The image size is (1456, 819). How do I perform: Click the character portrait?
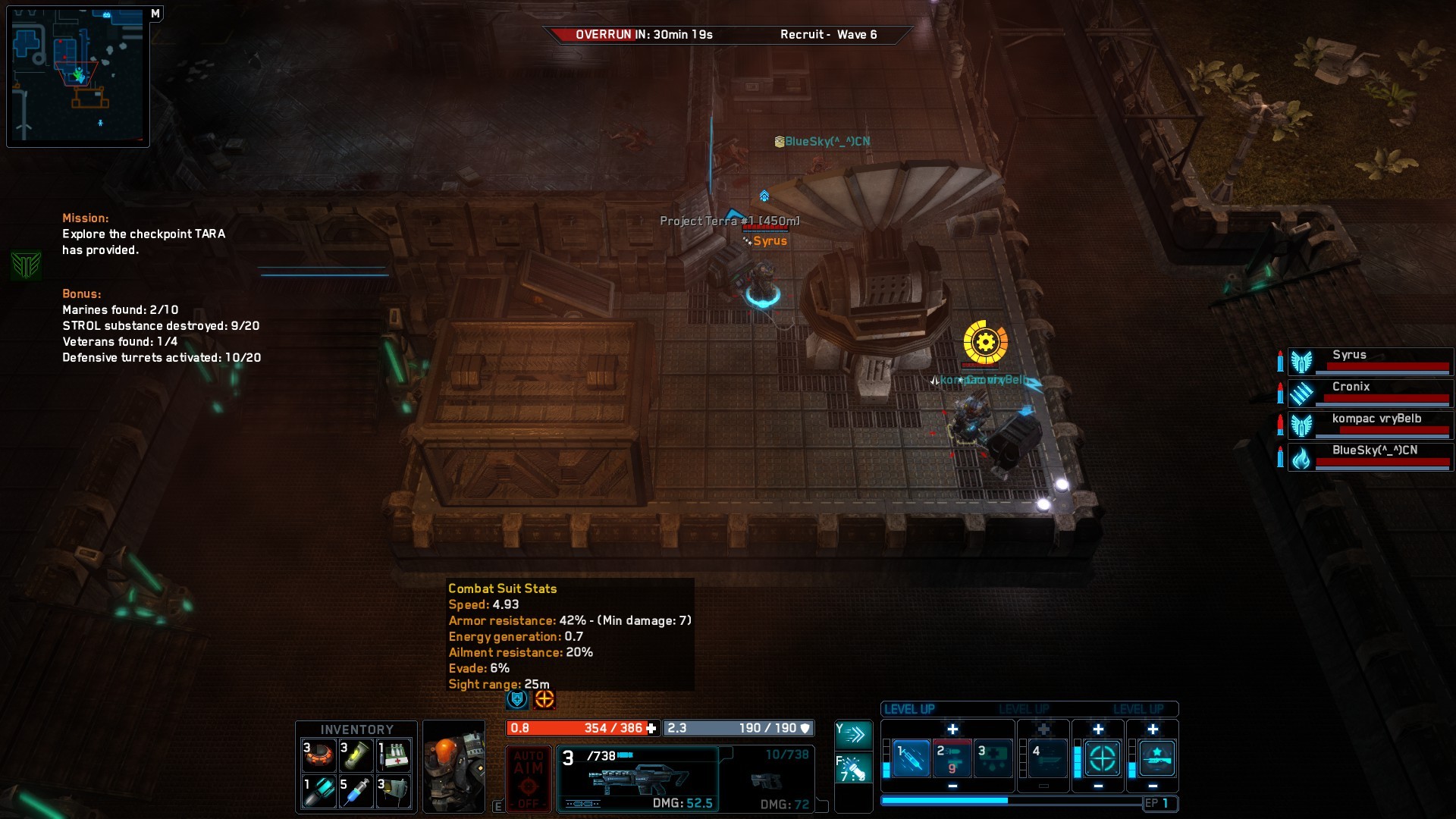coord(453,766)
